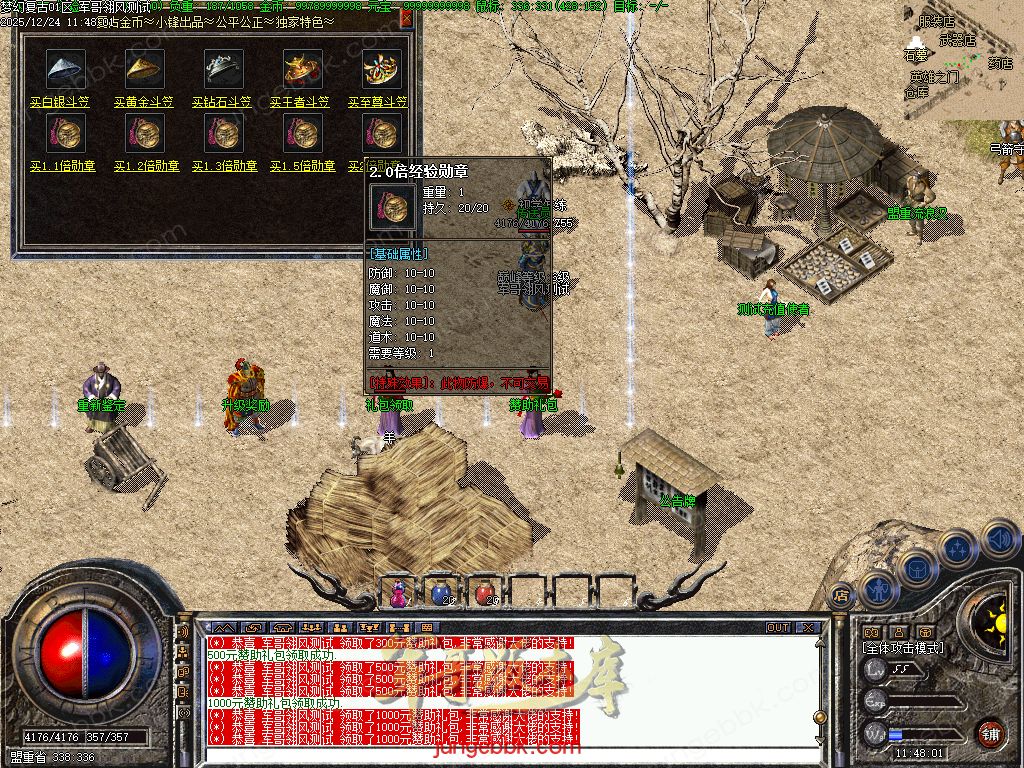Open the character status round button
The image size is (1024, 768).
tap(877, 589)
